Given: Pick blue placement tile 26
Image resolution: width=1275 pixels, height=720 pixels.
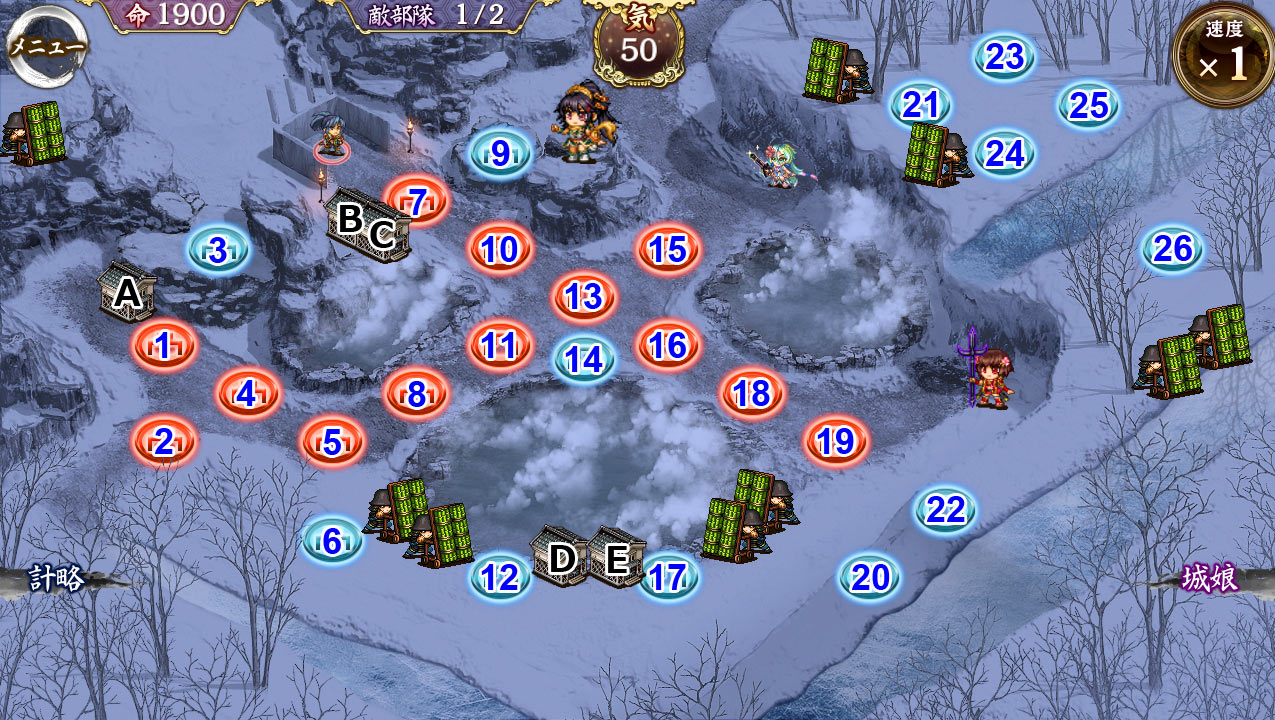Looking at the screenshot, I should click(x=1173, y=249).
